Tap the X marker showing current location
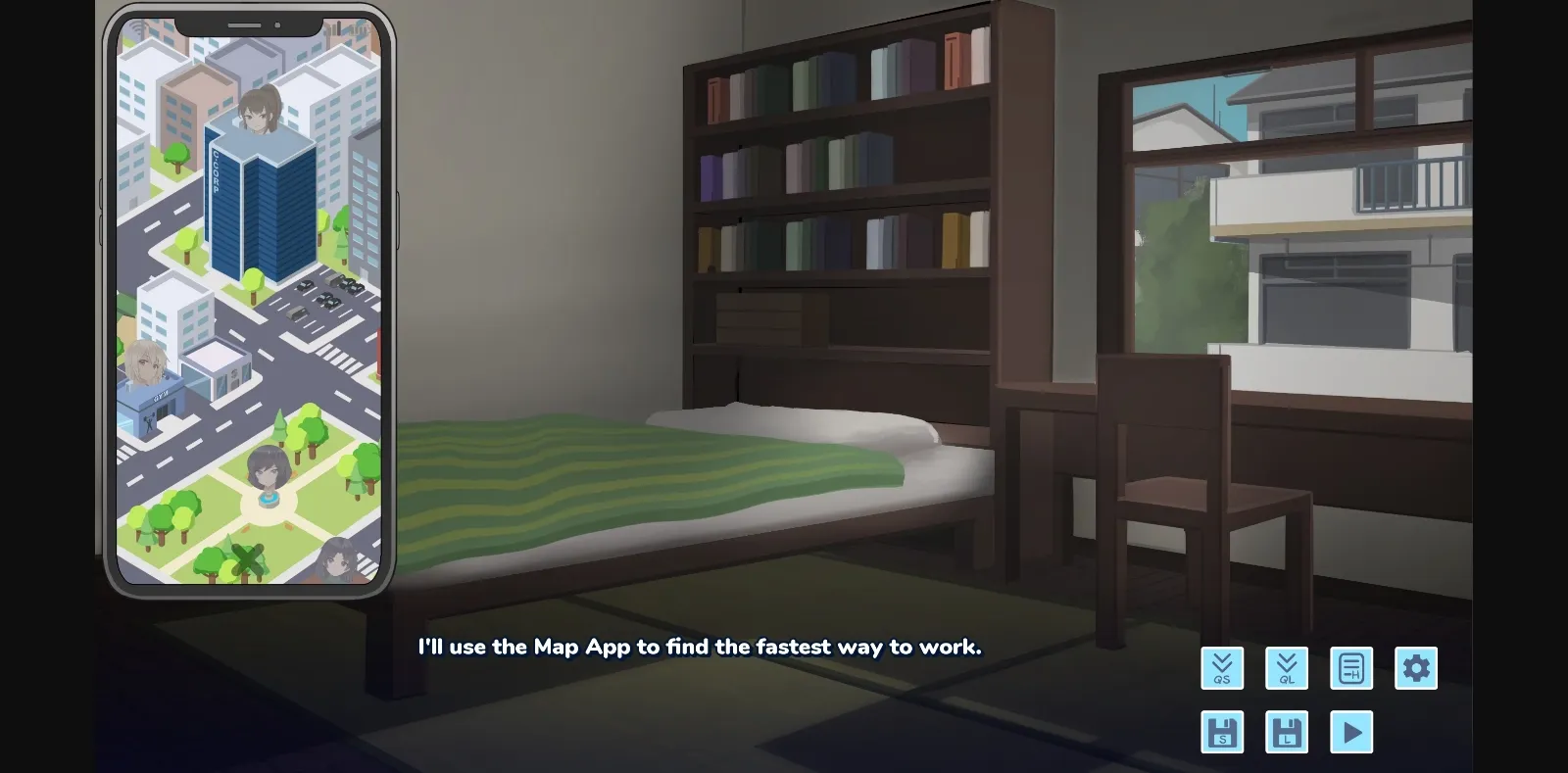This screenshot has width=1568, height=773. point(248,560)
